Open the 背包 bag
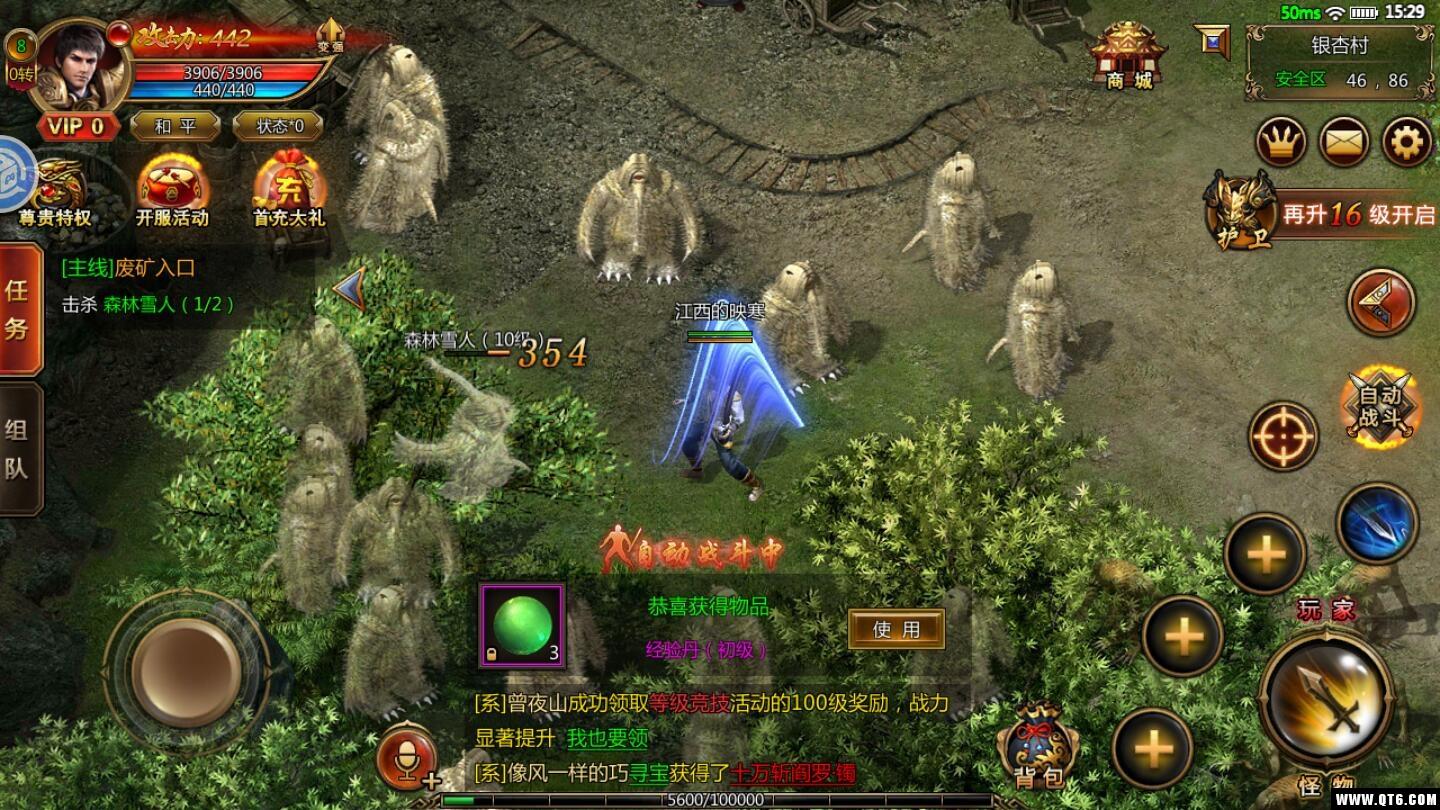Screen dimensions: 1440x810 coord(1039,745)
